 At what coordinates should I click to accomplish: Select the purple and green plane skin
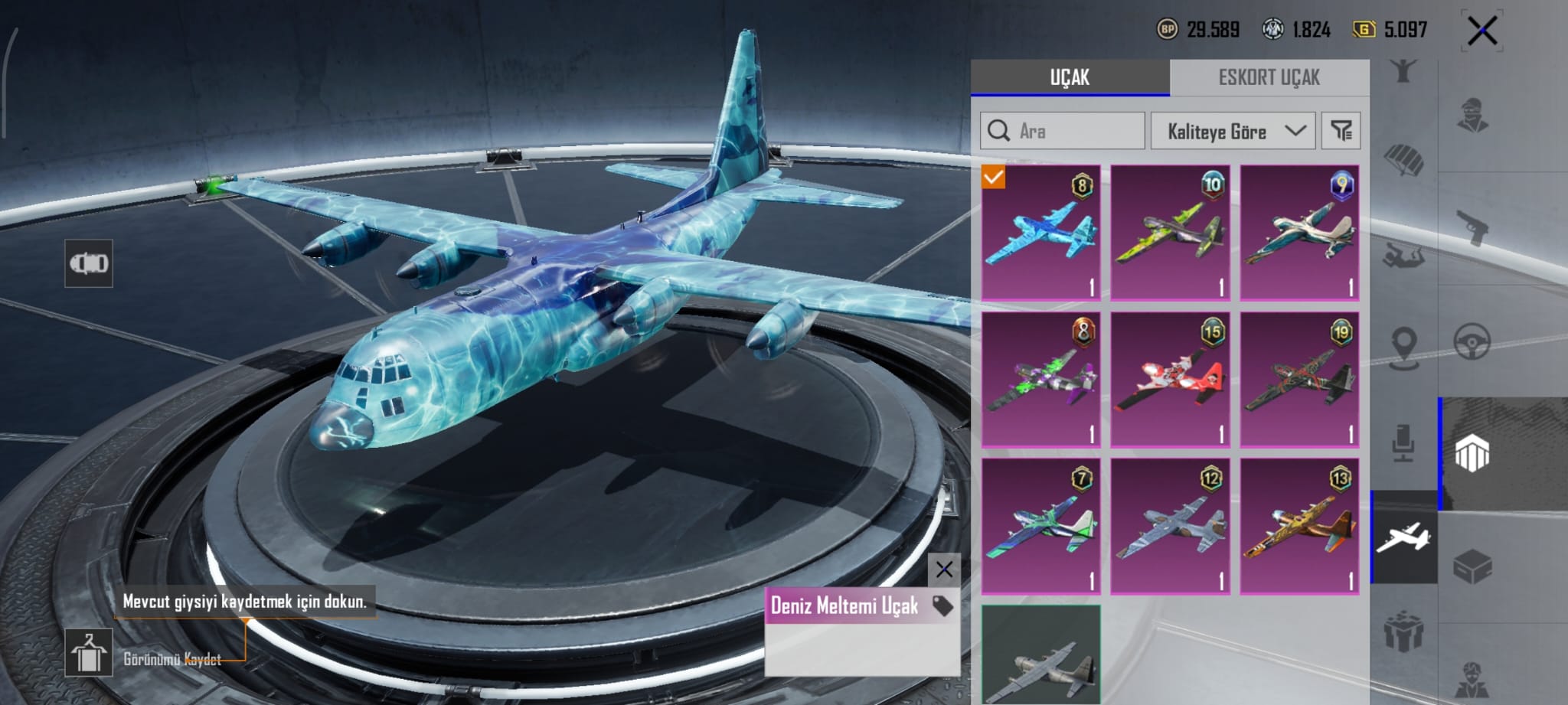[x=1040, y=379]
